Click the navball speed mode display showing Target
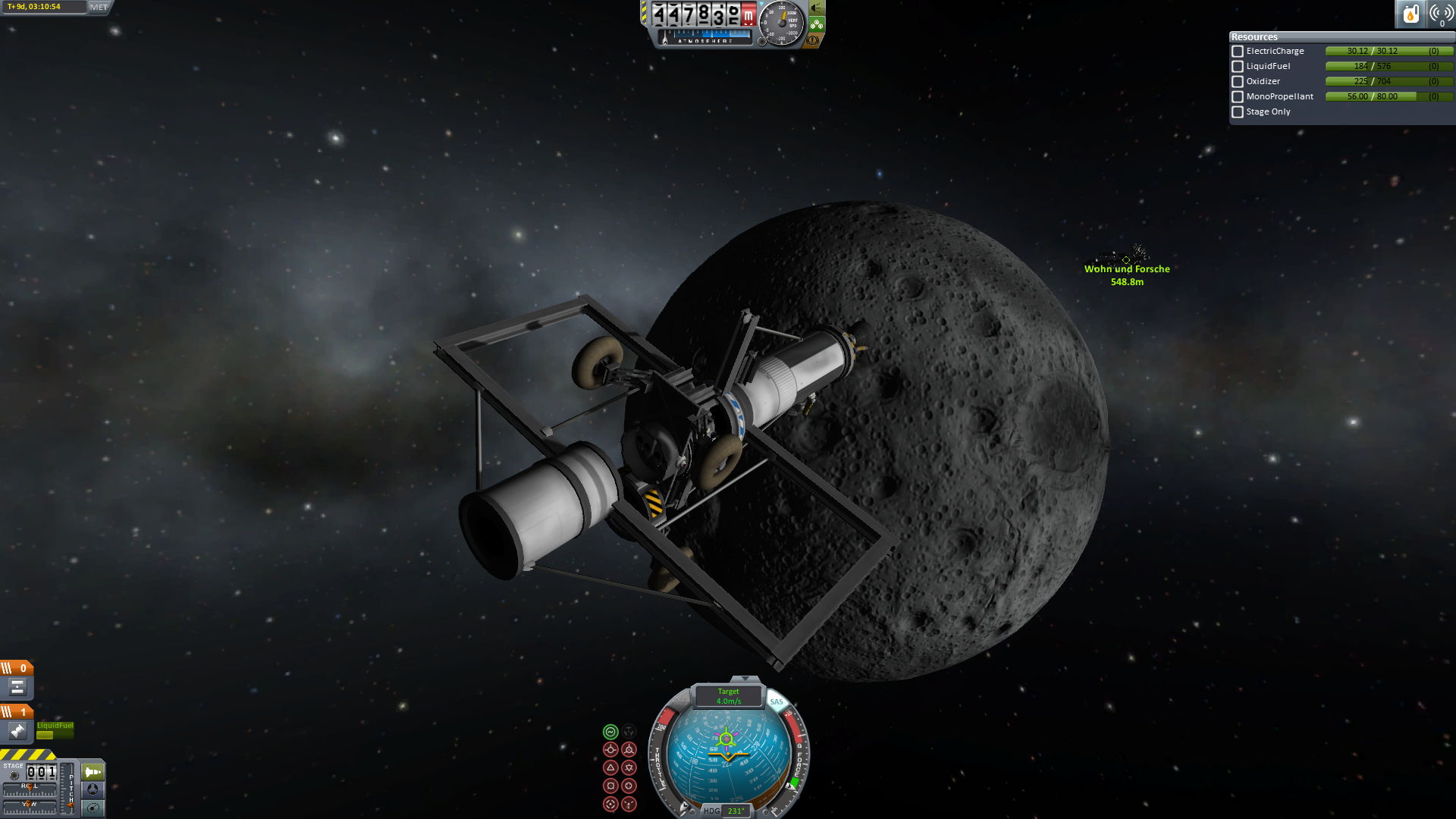The height and width of the screenshot is (819, 1456). point(728,696)
